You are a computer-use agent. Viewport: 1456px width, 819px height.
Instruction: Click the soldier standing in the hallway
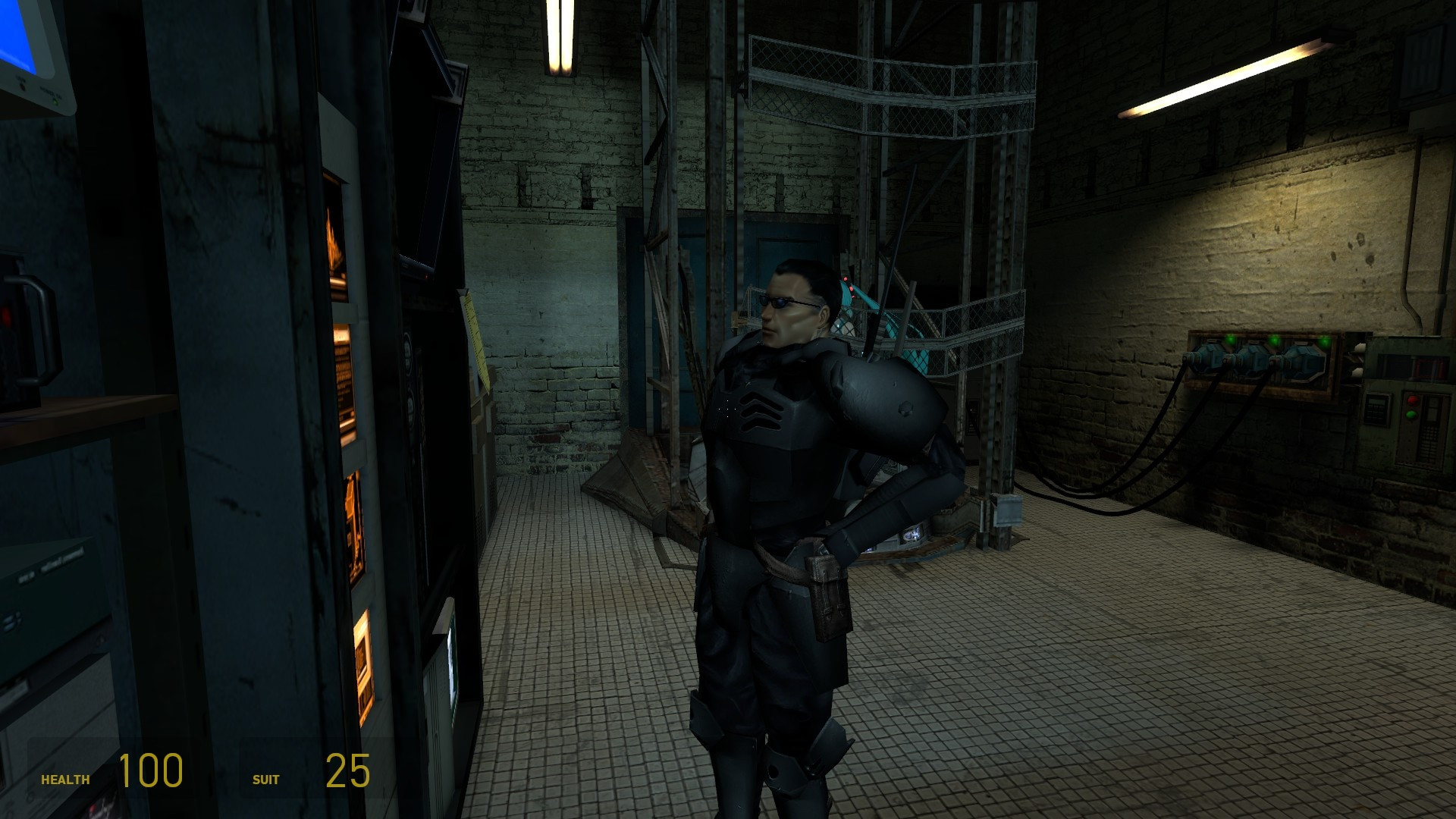click(x=789, y=493)
